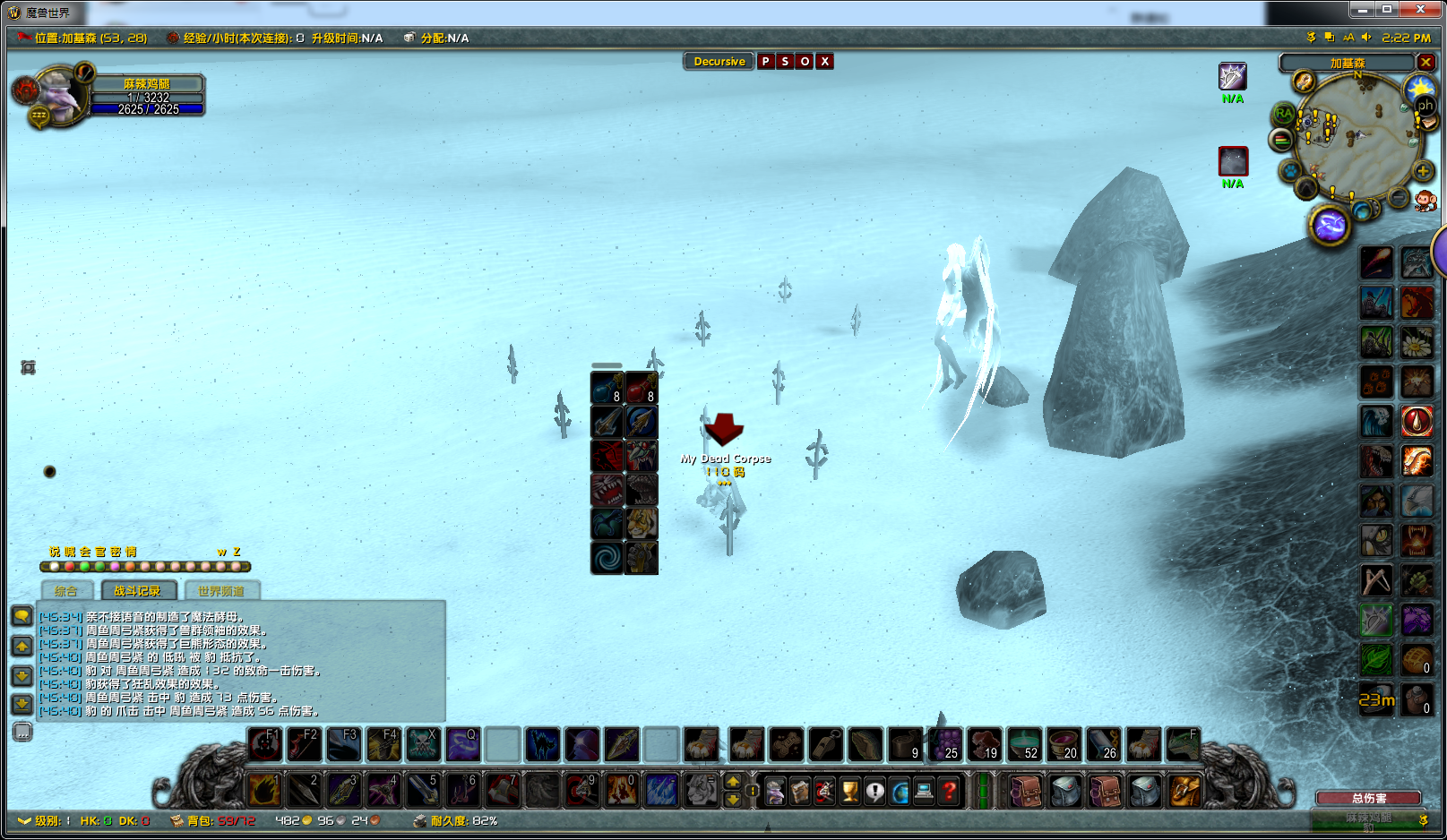Click the Decursive addon button
Screen dimensions: 1447x840
coord(719,62)
